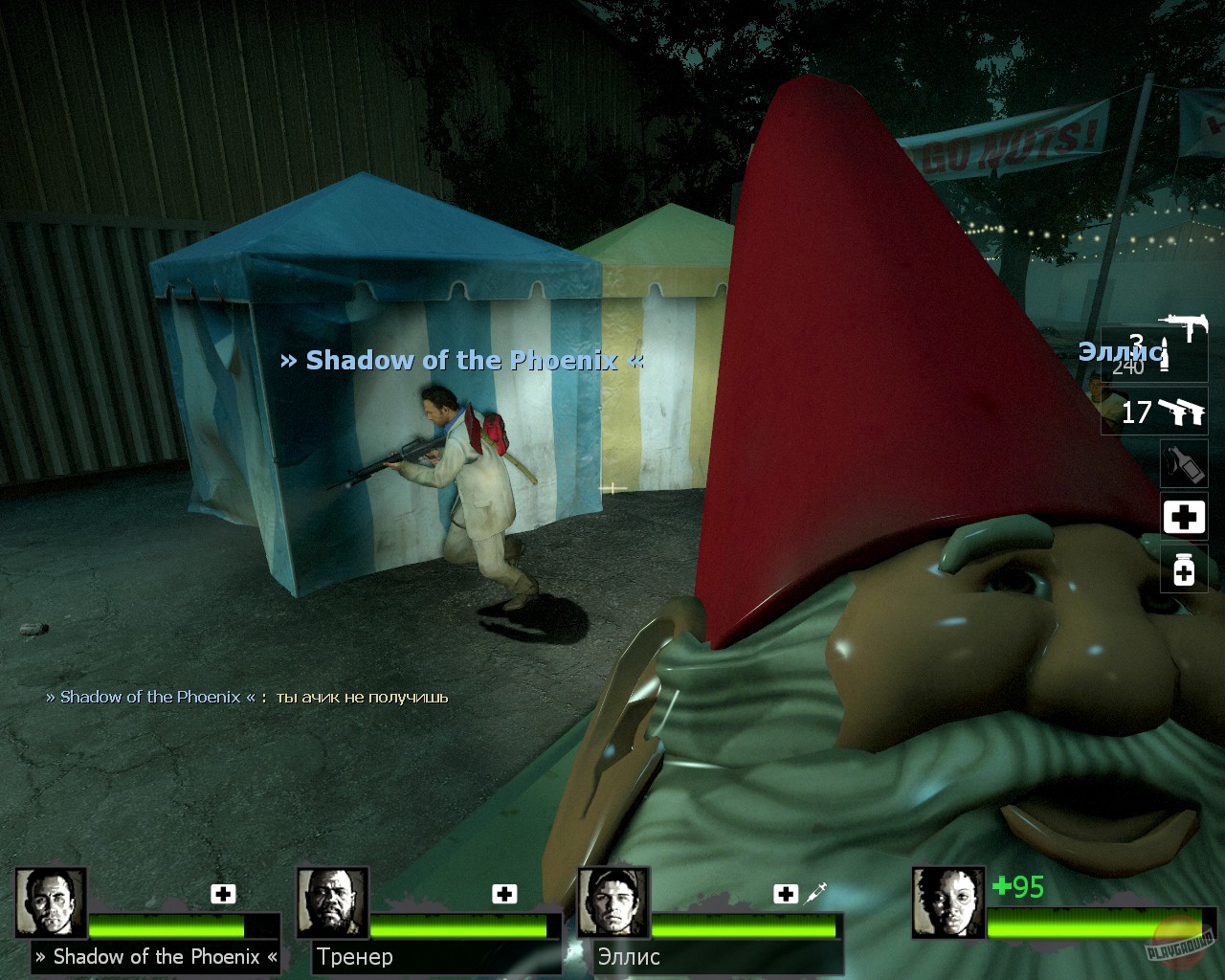Click the adrenaline syringe icon next to Эллис

814,892
